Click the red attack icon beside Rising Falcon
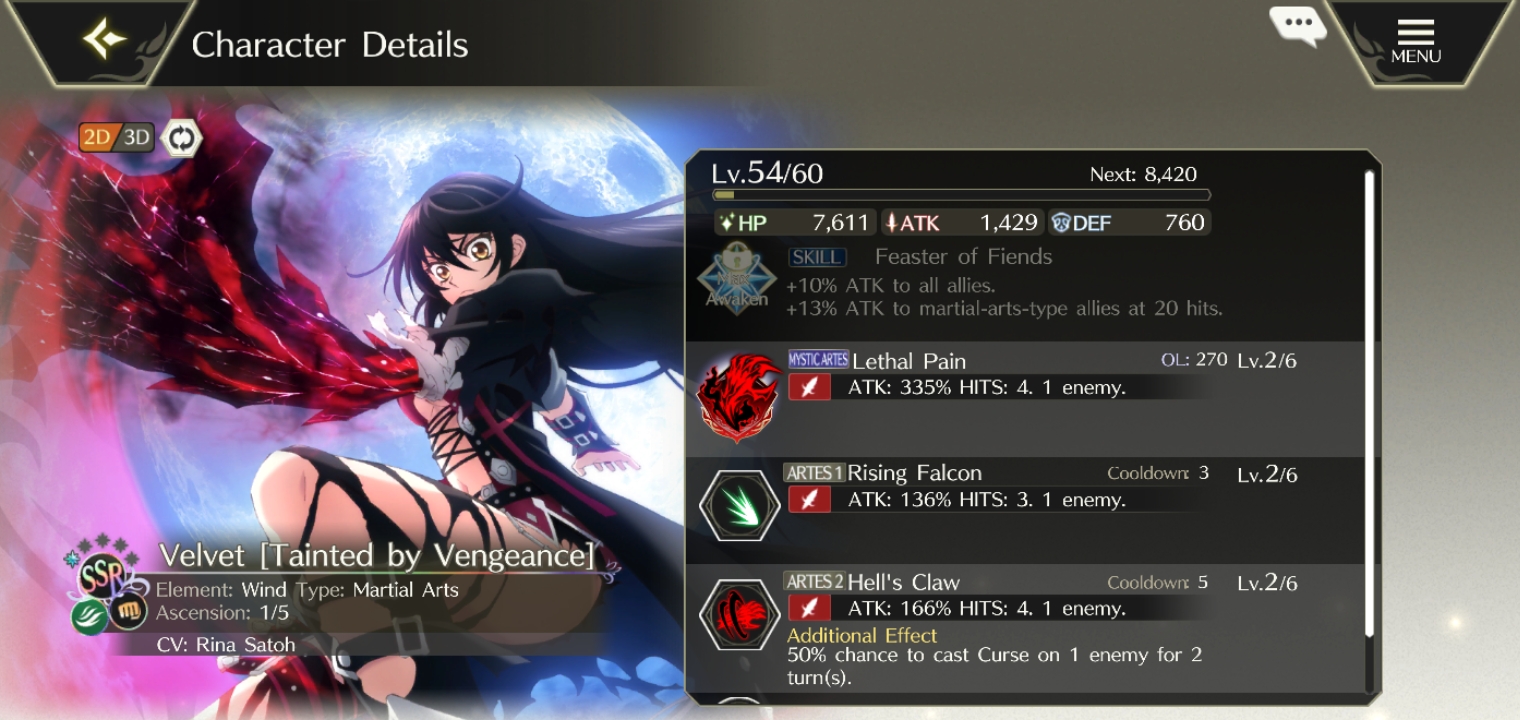Image resolution: width=1520 pixels, height=720 pixels. [x=810, y=498]
